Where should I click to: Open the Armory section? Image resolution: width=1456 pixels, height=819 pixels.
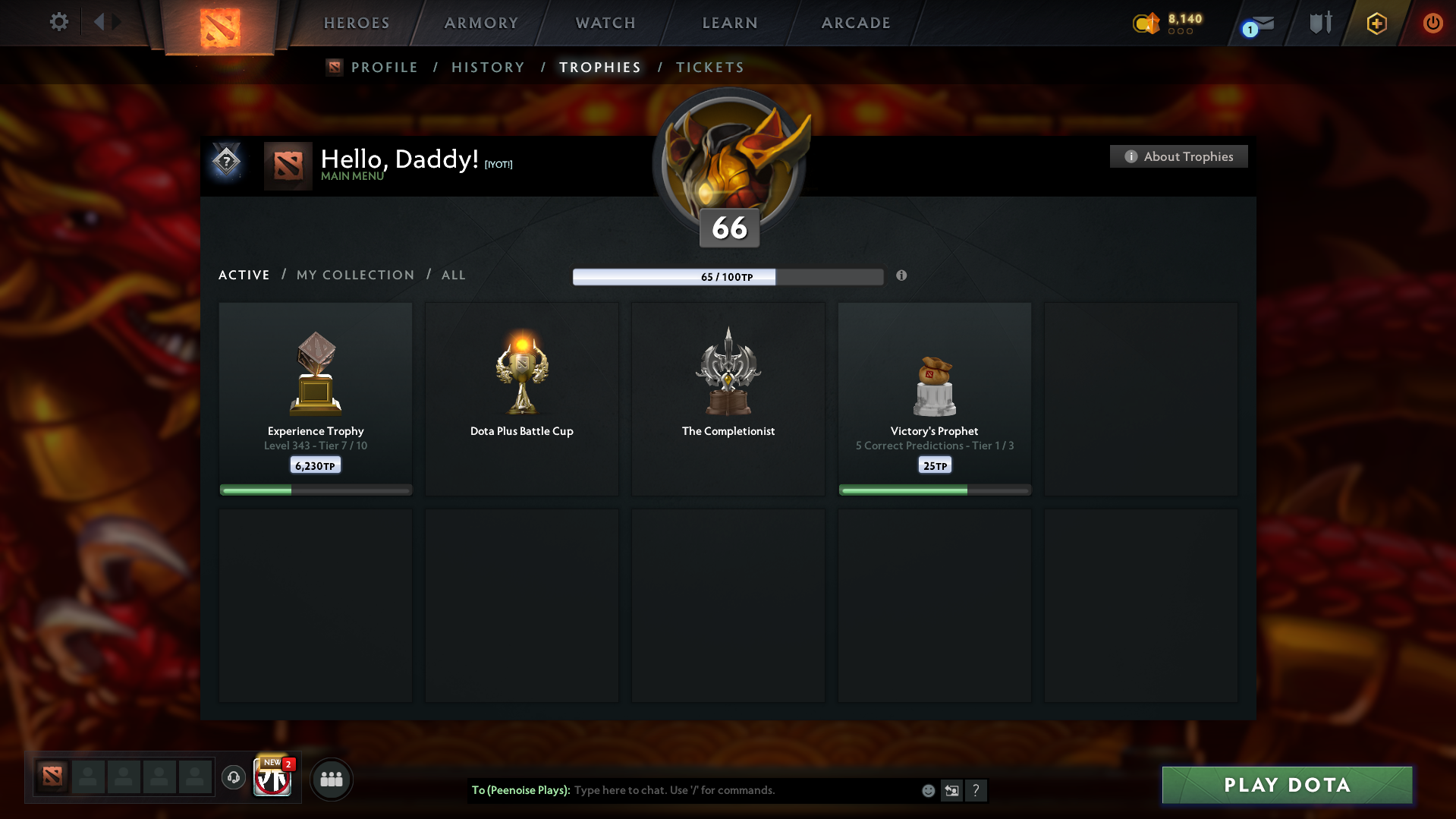481,23
